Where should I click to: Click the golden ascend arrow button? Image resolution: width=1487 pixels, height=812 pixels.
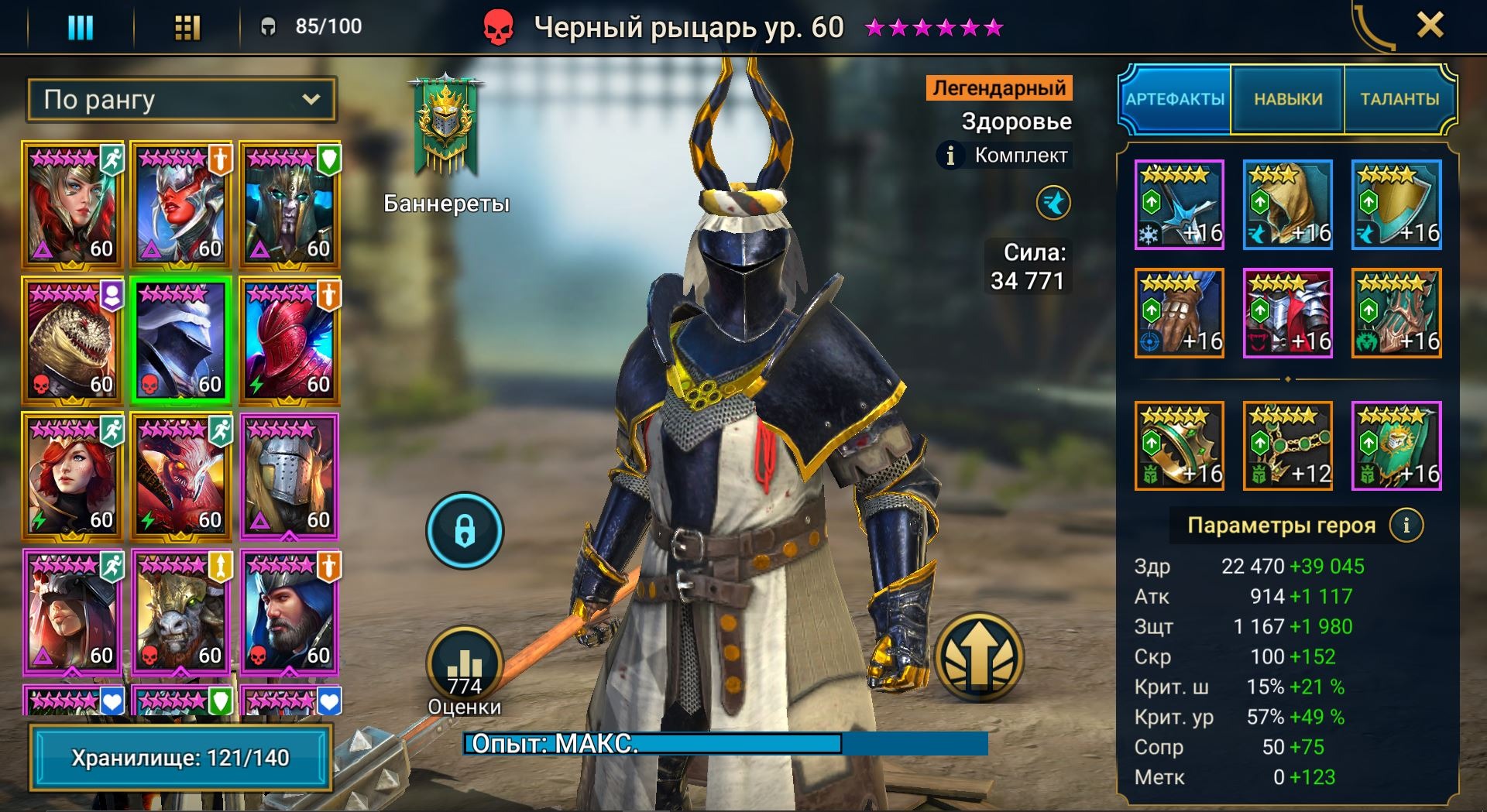tap(979, 657)
